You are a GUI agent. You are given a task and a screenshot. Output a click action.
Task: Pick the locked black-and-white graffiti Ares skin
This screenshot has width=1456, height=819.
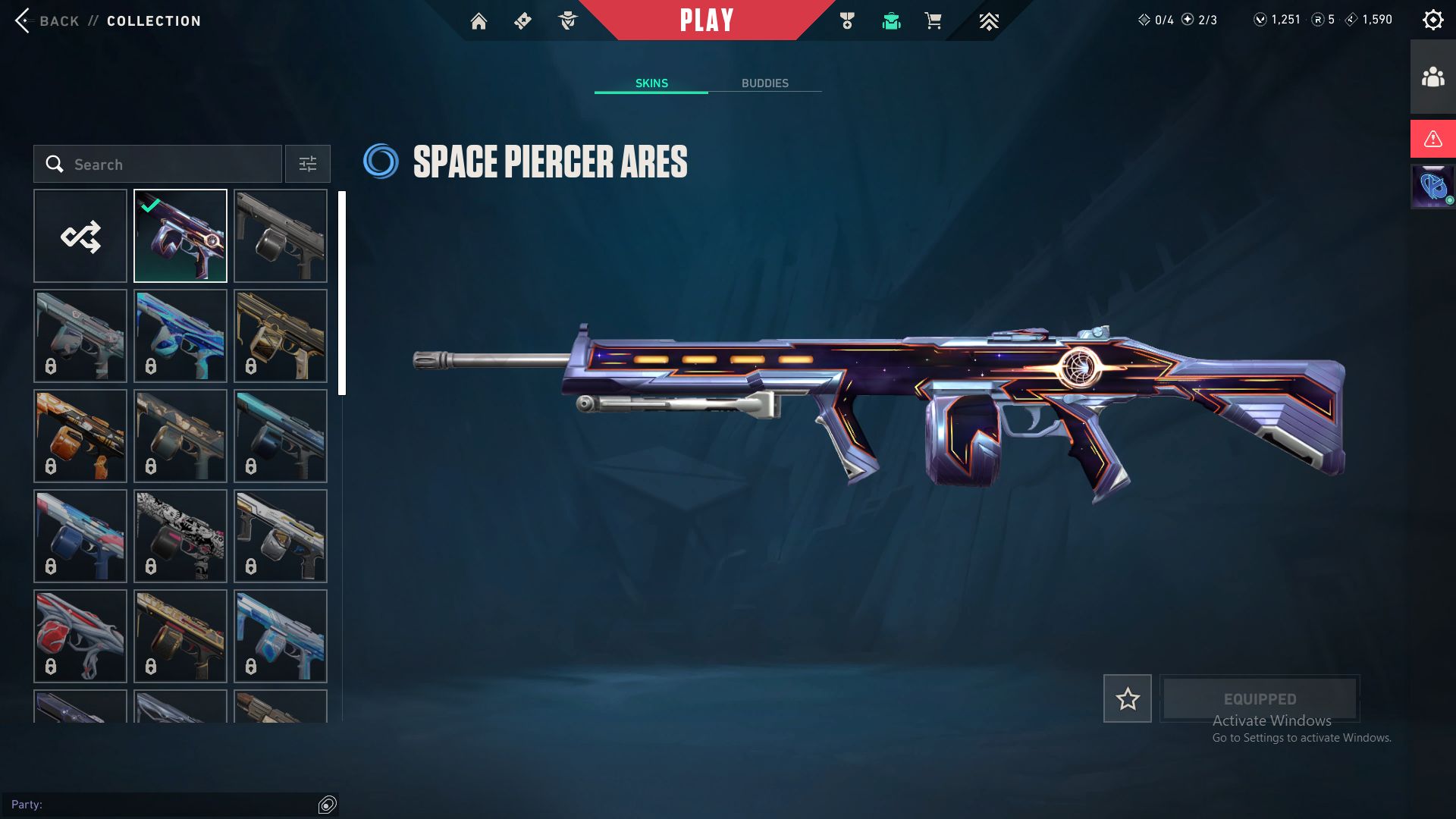point(180,536)
